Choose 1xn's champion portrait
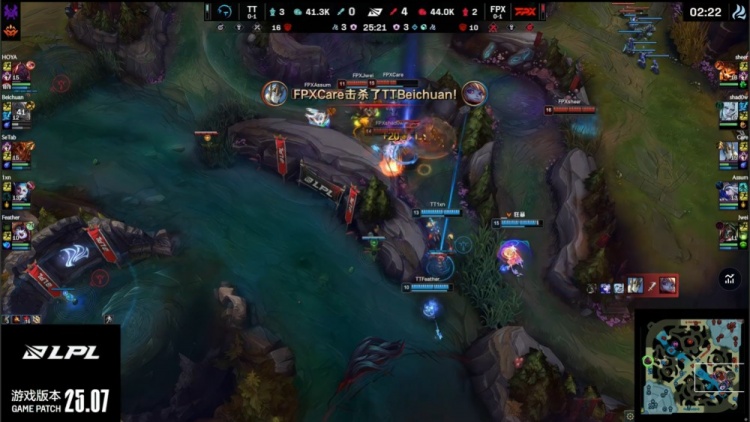The height and width of the screenshot is (422, 750). [x=23, y=190]
